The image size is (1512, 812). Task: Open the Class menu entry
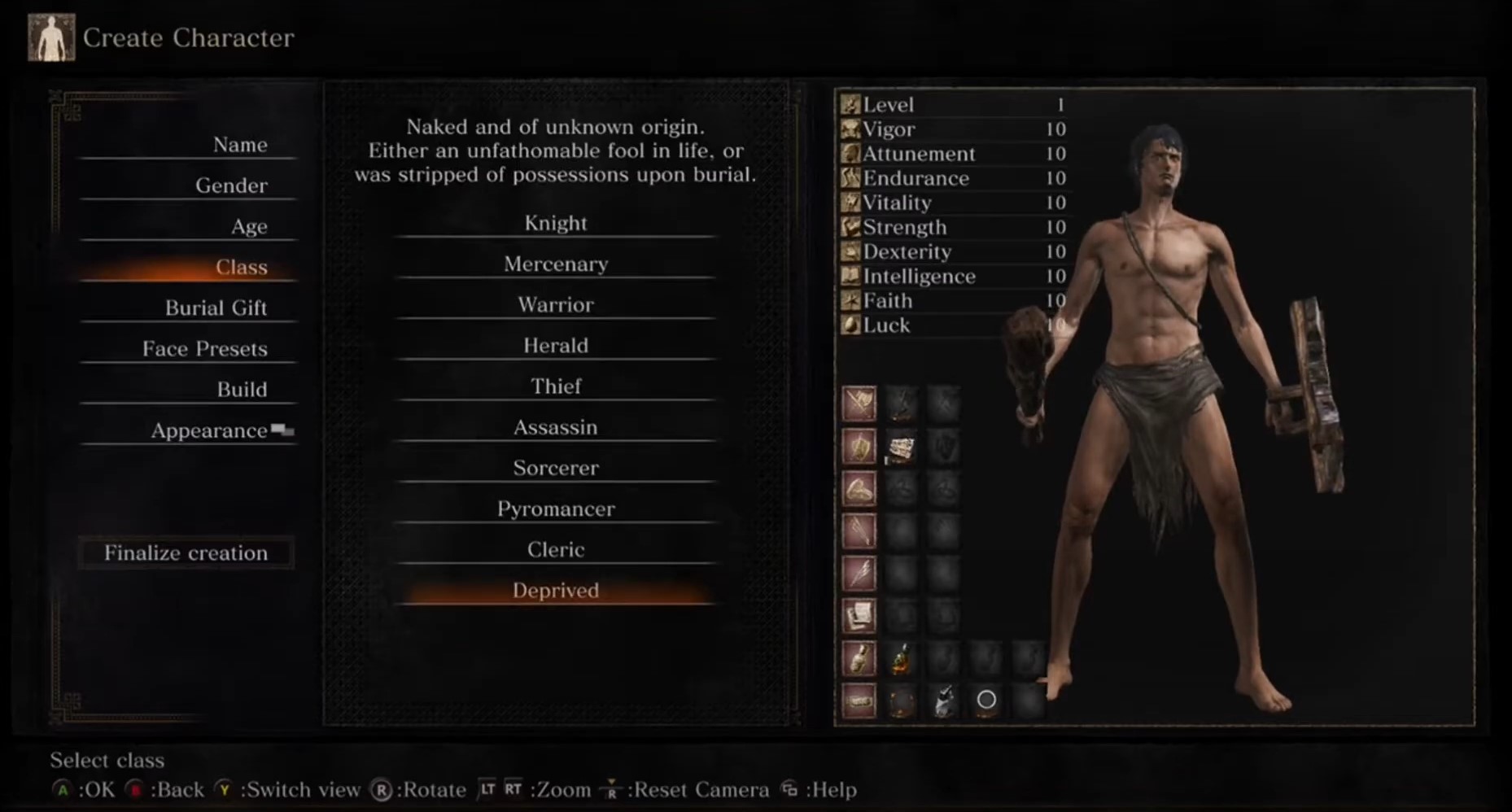tap(241, 267)
